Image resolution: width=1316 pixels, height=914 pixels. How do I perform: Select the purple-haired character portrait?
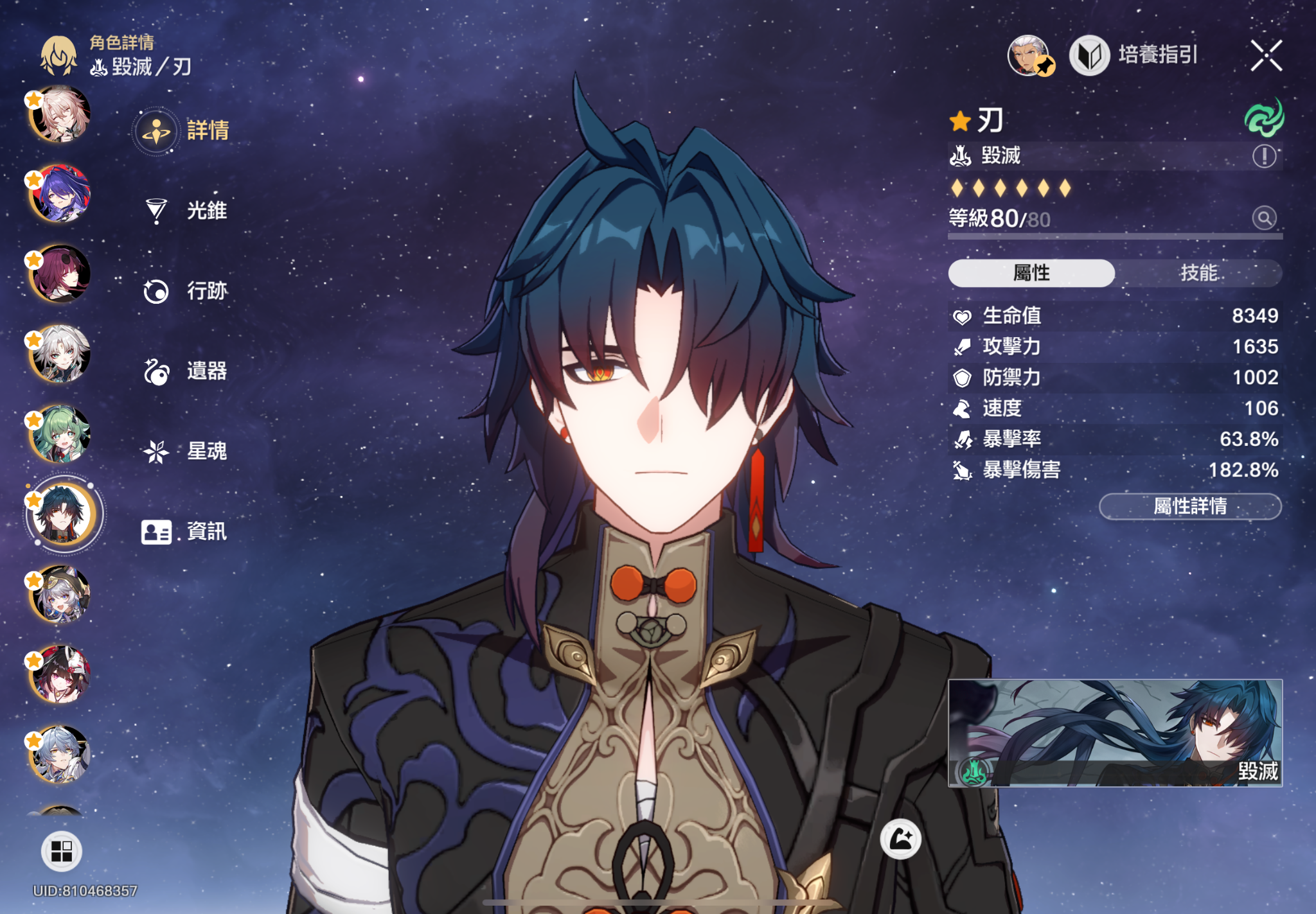point(61,193)
